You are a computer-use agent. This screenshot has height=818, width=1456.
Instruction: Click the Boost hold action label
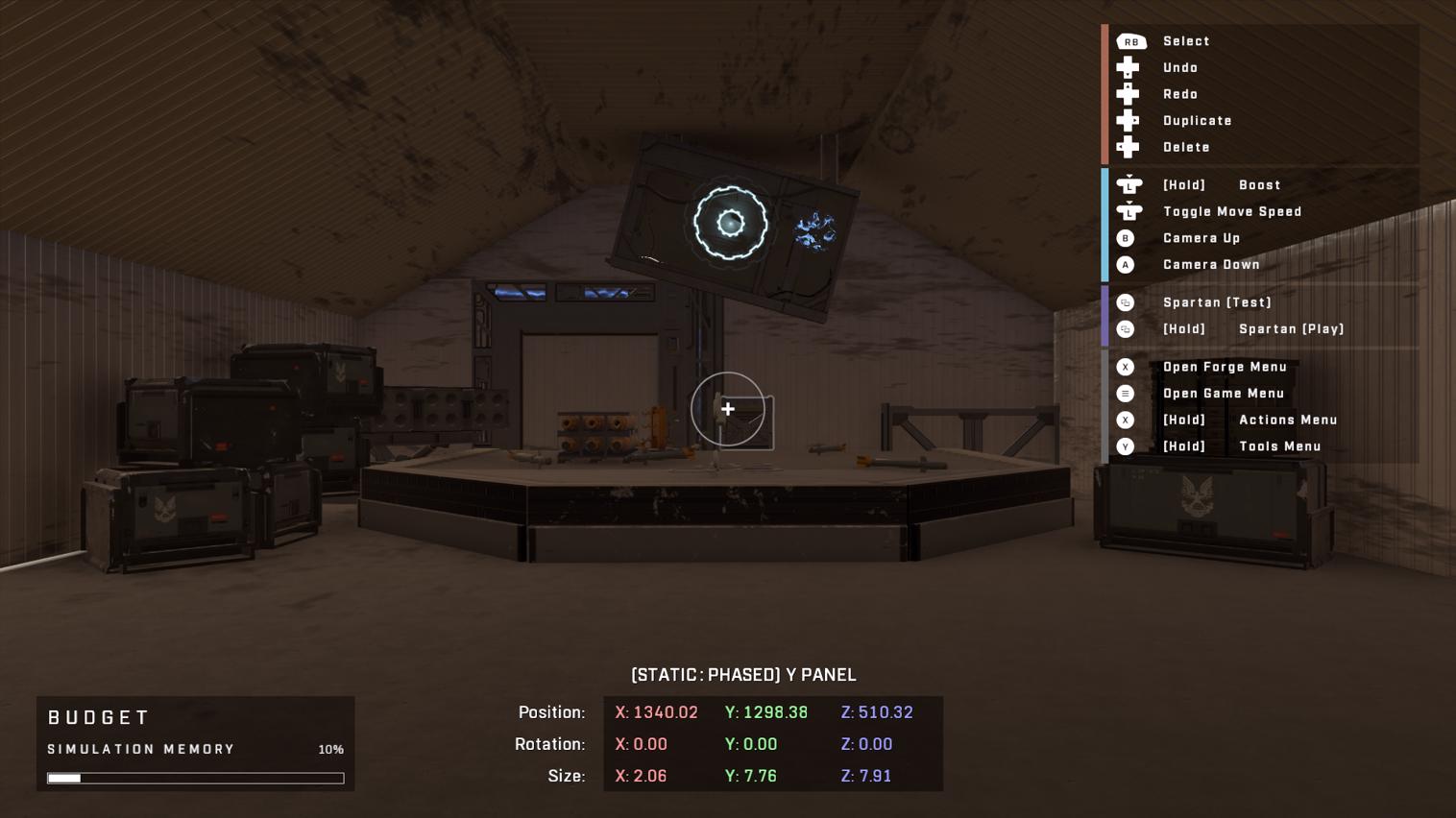[1259, 184]
